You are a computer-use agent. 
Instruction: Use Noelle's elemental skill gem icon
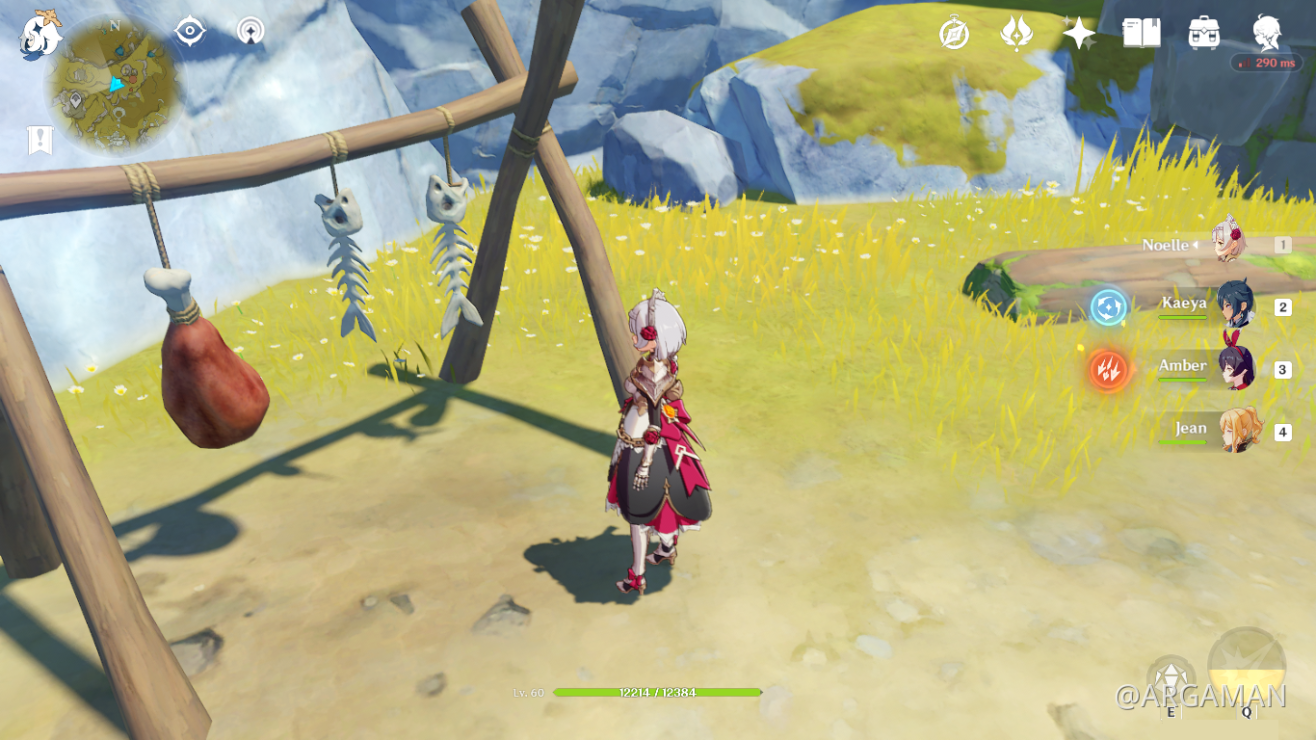pyautogui.click(x=1170, y=679)
